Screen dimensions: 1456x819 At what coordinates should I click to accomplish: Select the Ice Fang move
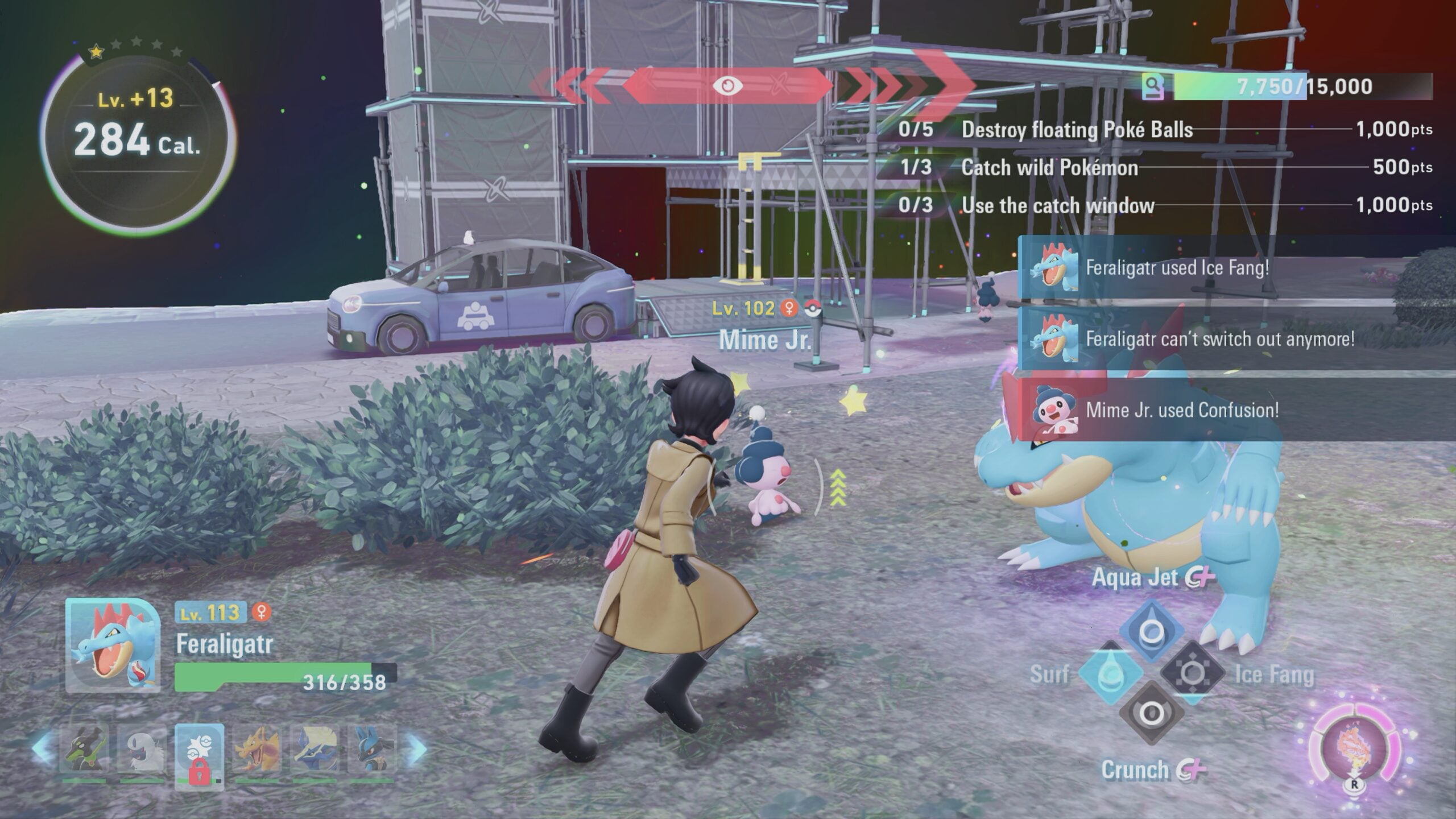click(x=1192, y=674)
